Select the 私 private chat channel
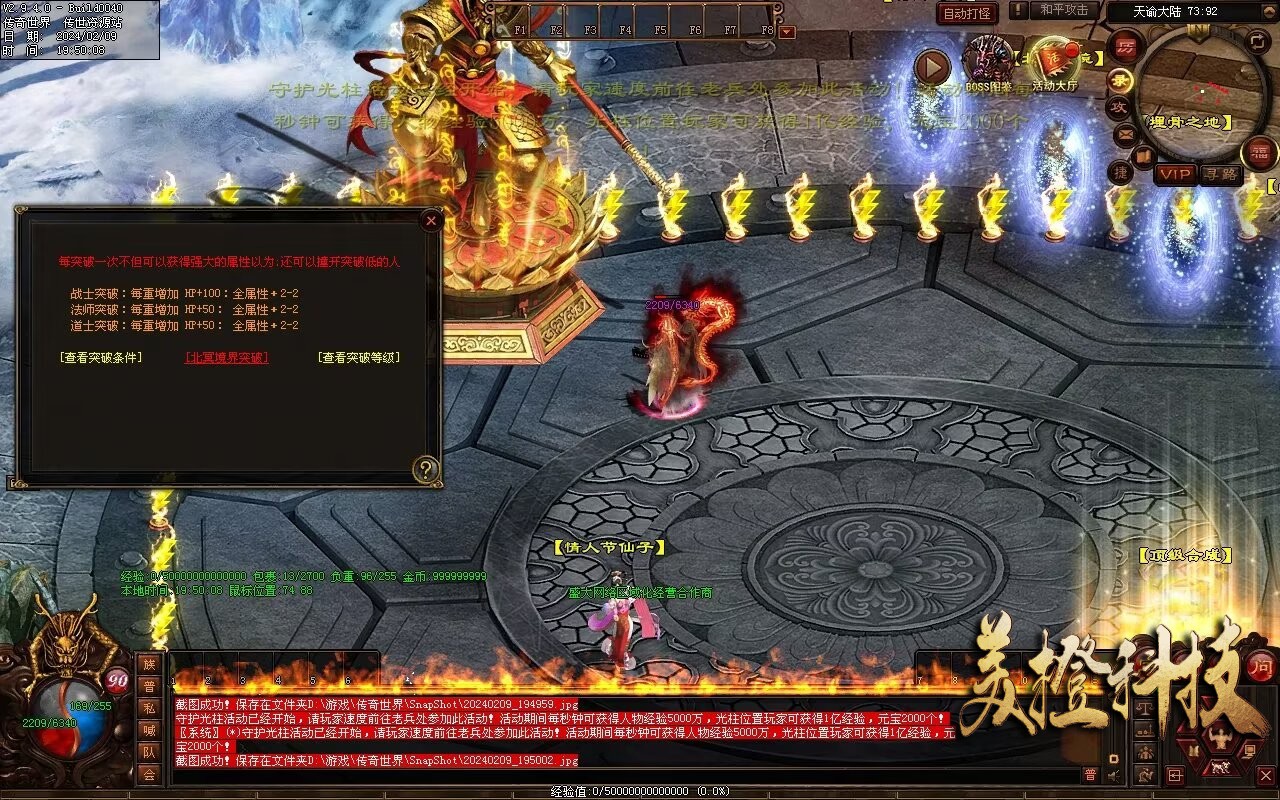Screen dimensions: 1280x800 149,709
